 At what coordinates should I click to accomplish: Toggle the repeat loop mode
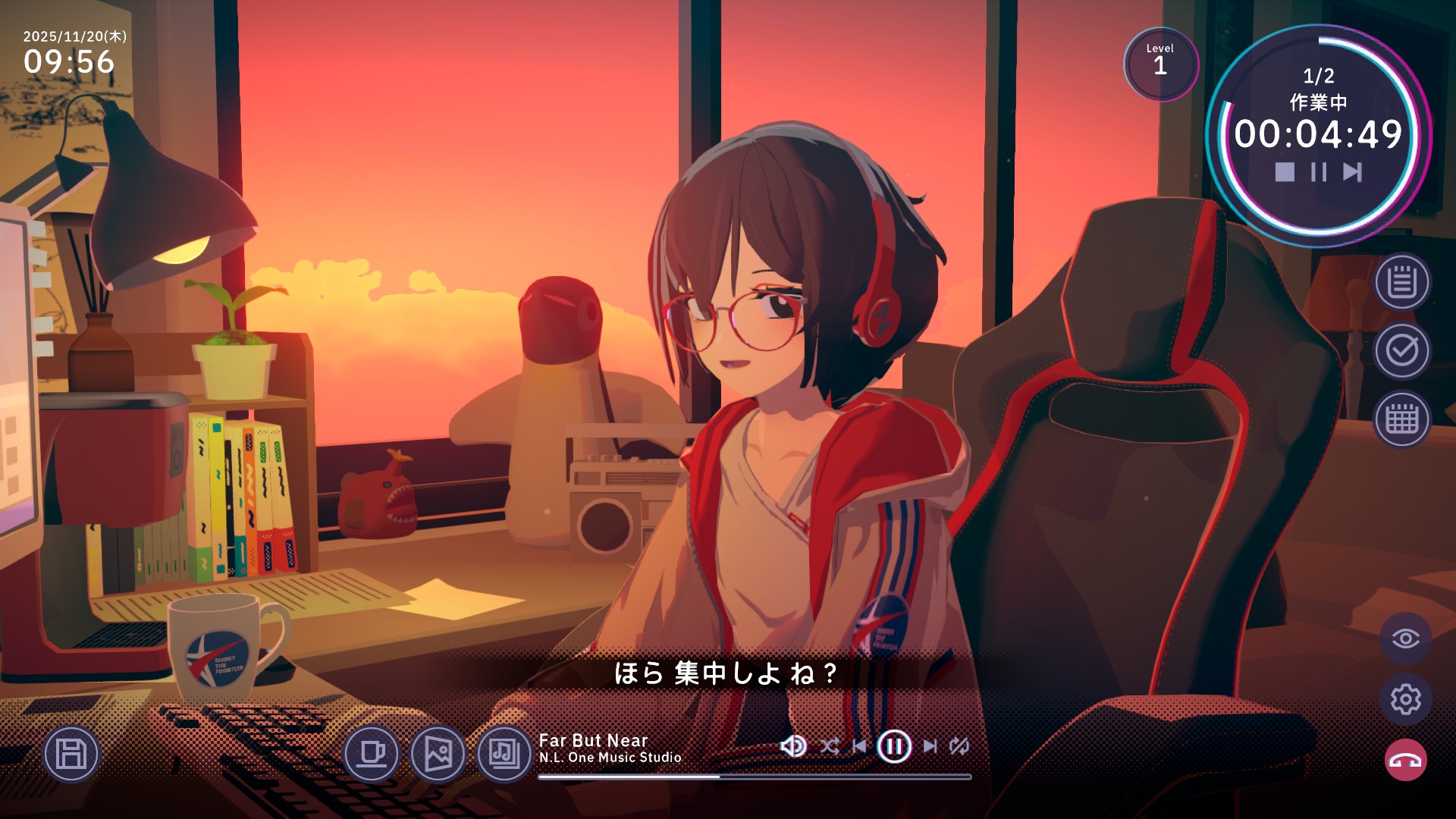[959, 746]
